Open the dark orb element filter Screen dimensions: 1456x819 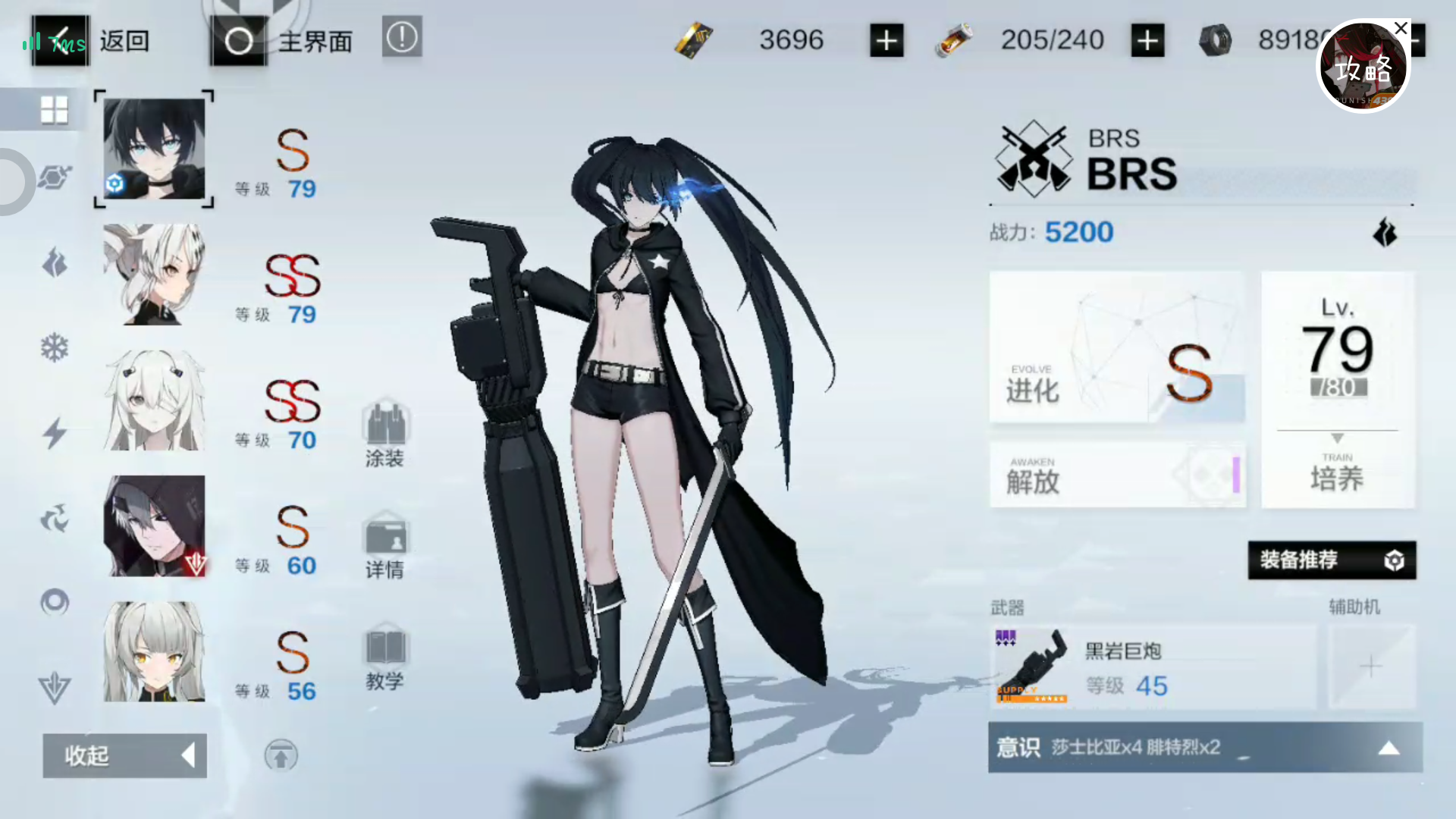[55, 601]
